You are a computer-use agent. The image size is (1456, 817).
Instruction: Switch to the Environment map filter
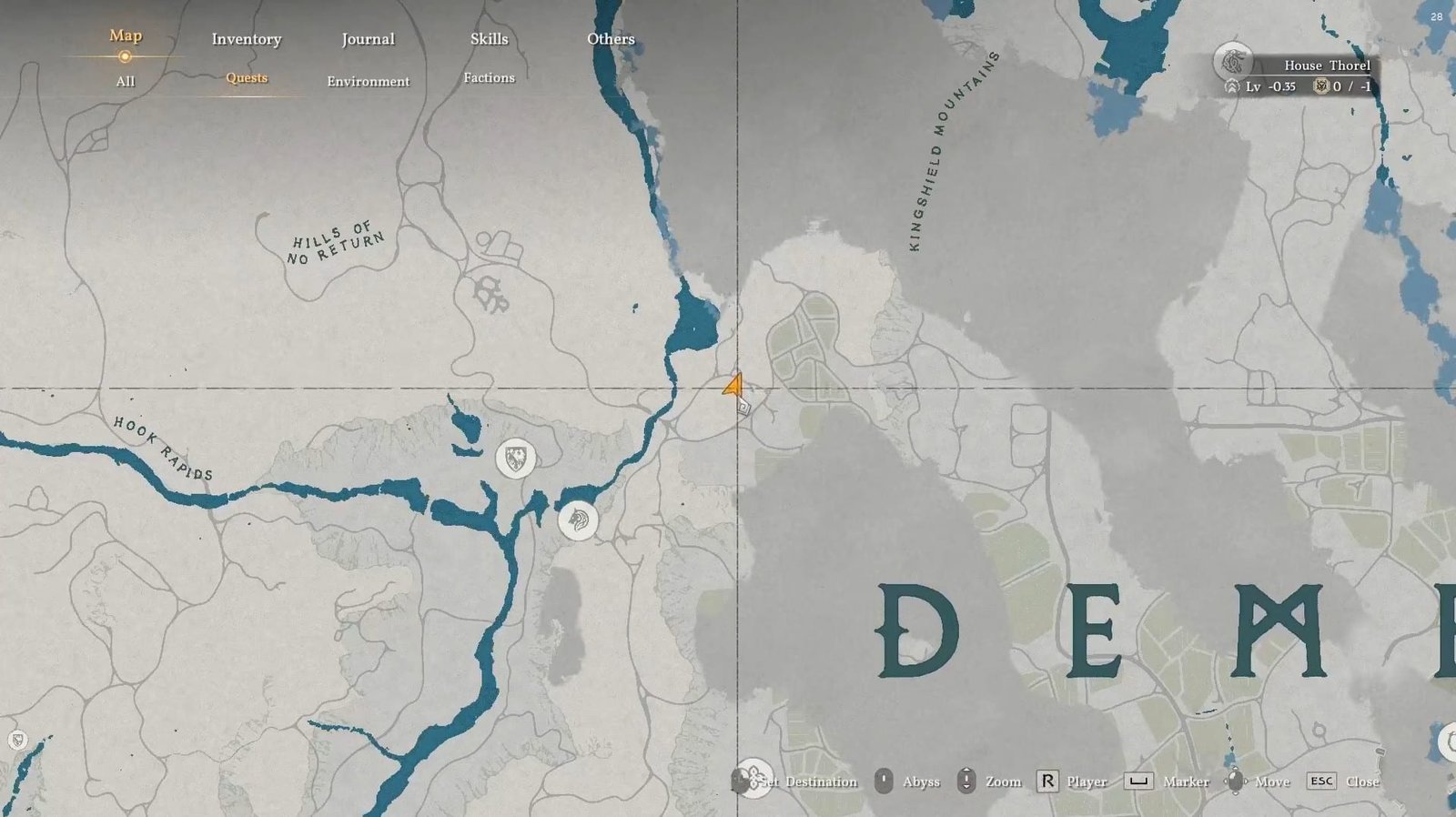coord(368,82)
